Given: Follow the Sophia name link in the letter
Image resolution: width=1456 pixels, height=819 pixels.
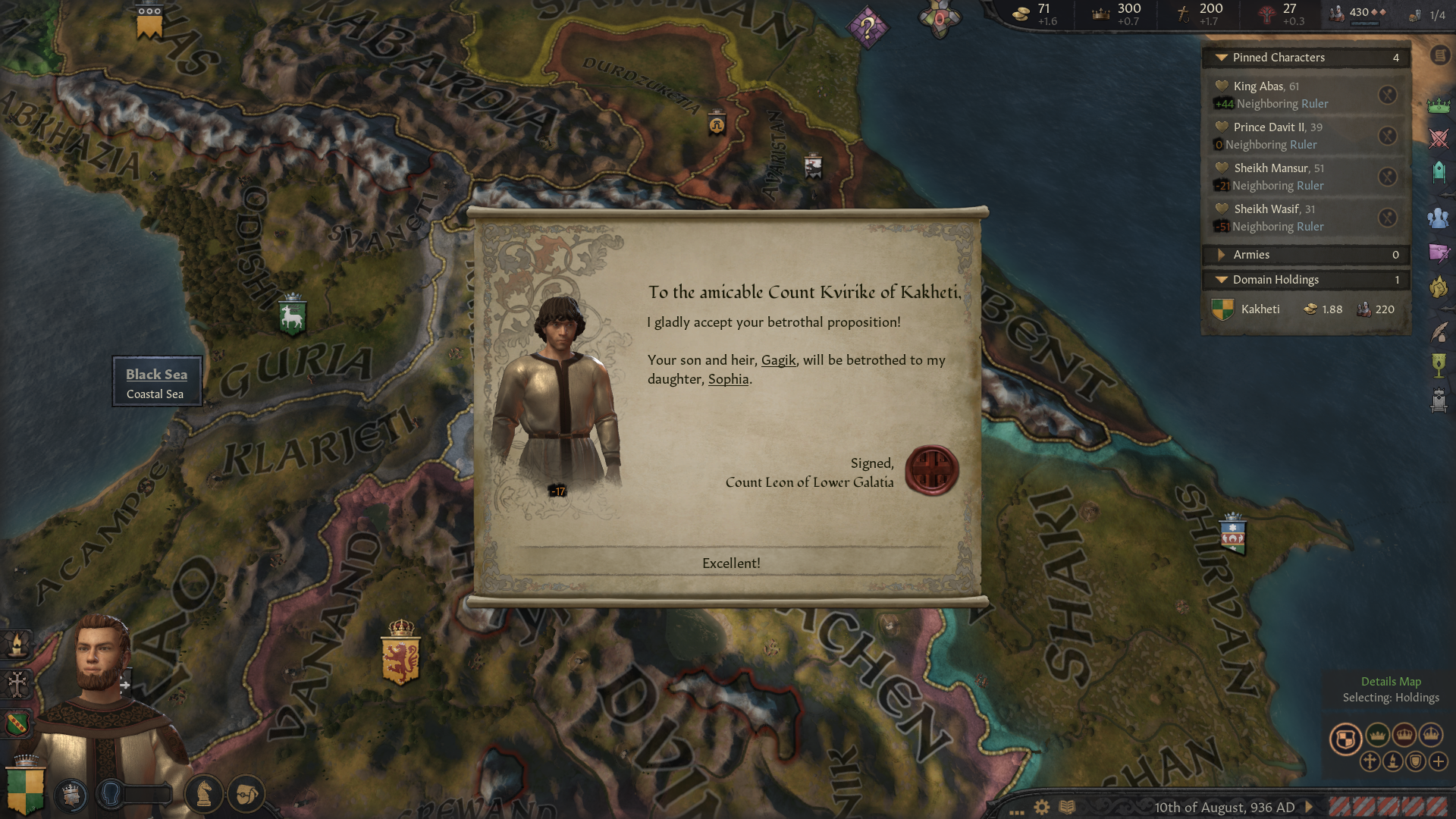Looking at the screenshot, I should click(728, 379).
